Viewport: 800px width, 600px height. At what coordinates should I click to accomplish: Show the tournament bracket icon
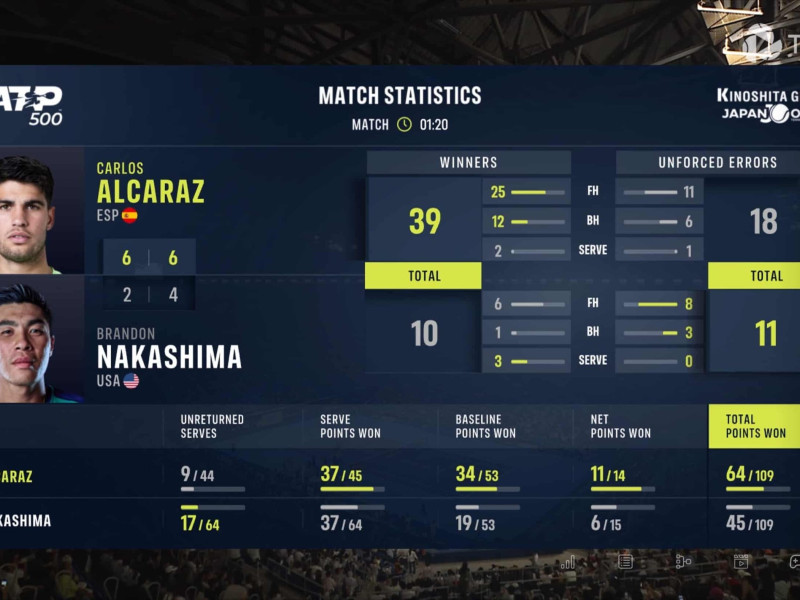683,561
